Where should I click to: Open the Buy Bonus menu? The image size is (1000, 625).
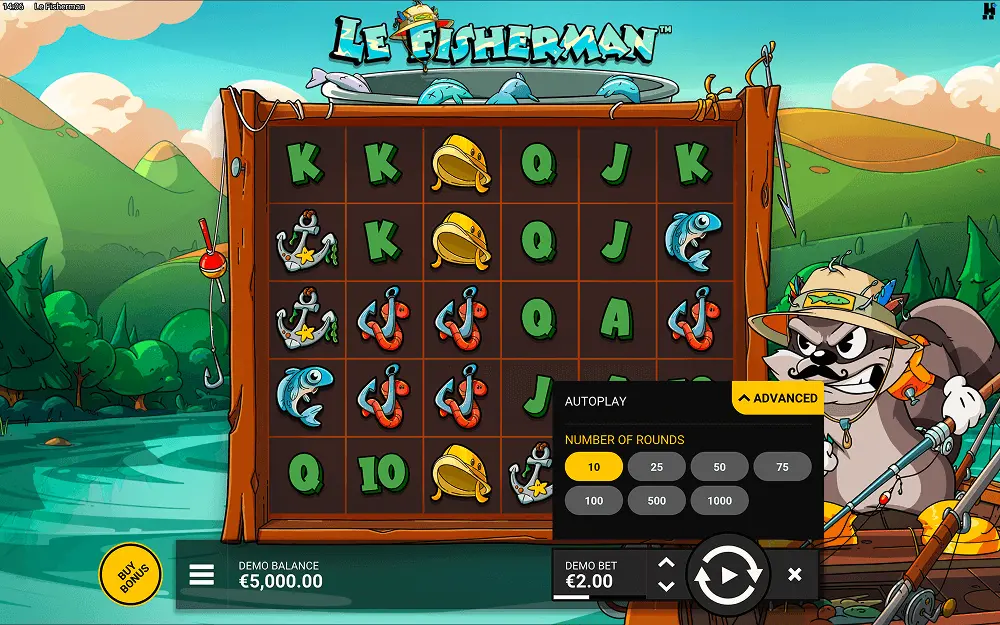click(130, 574)
